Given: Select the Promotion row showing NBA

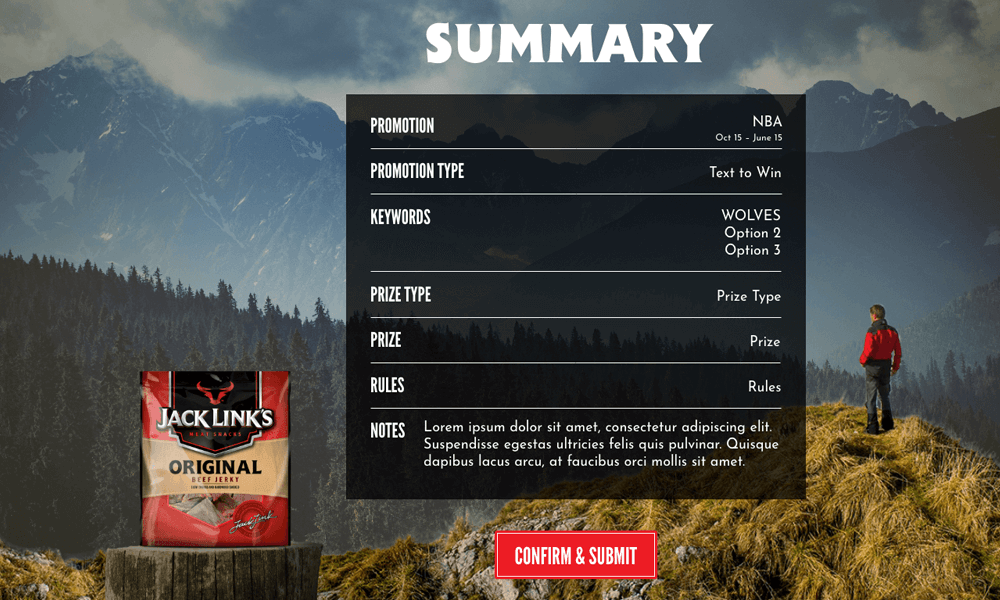Looking at the screenshot, I should (x=575, y=127).
